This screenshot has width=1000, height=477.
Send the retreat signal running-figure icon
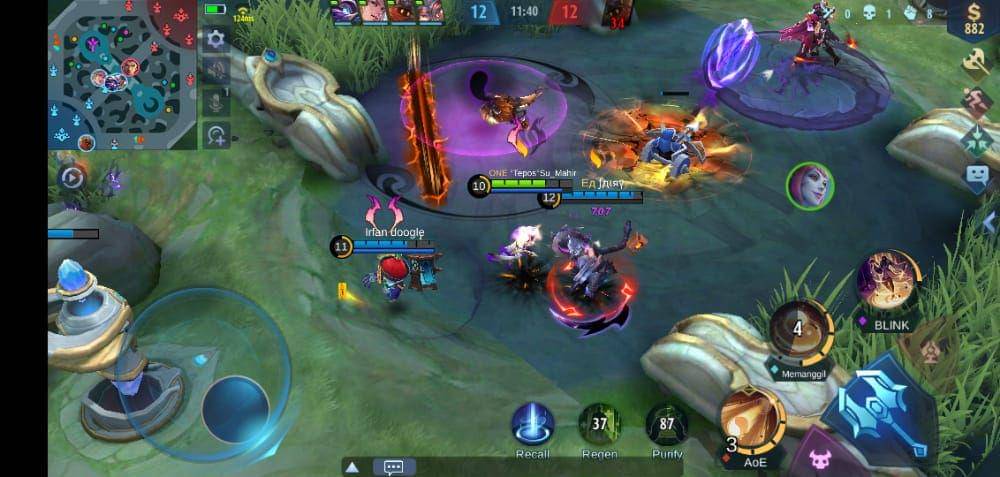pyautogui.click(x=976, y=100)
